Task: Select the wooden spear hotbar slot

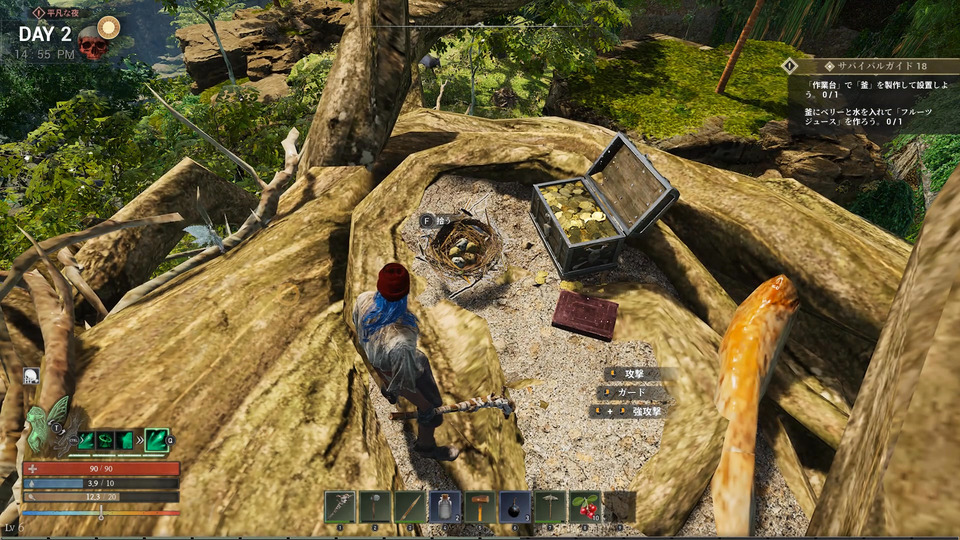Action: pos(410,507)
